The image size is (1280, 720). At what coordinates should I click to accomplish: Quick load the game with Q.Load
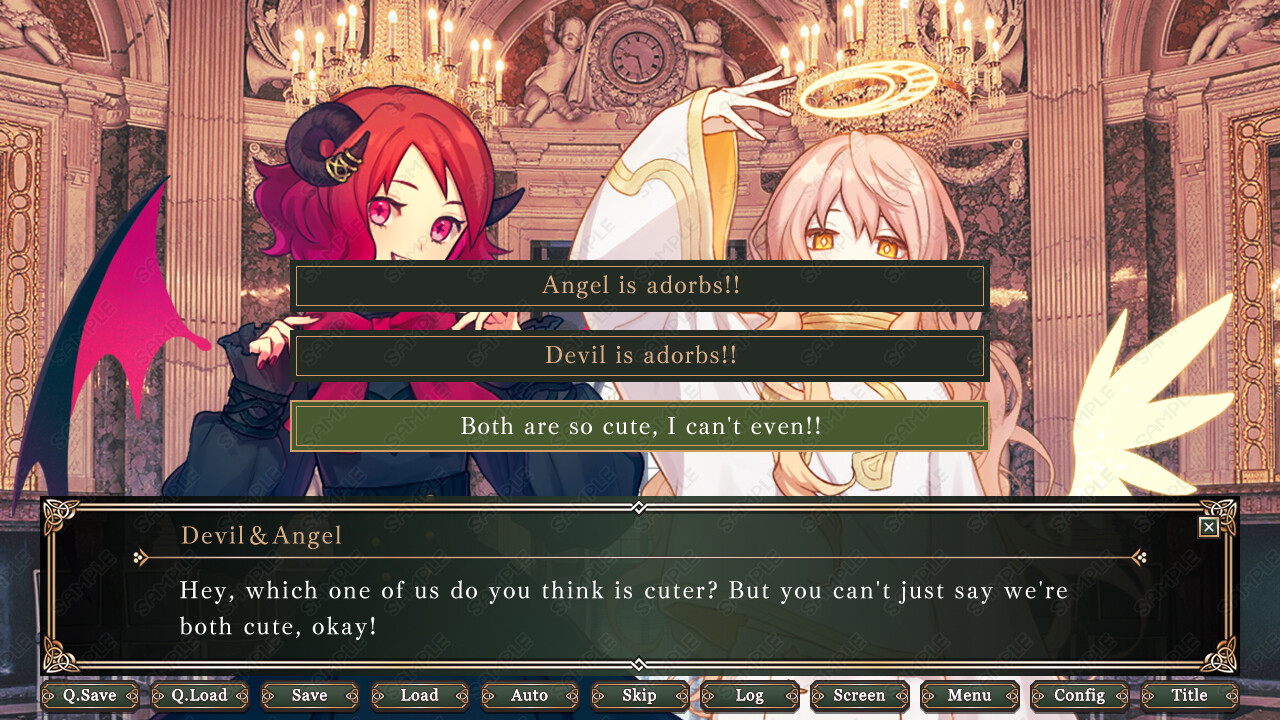coord(200,695)
